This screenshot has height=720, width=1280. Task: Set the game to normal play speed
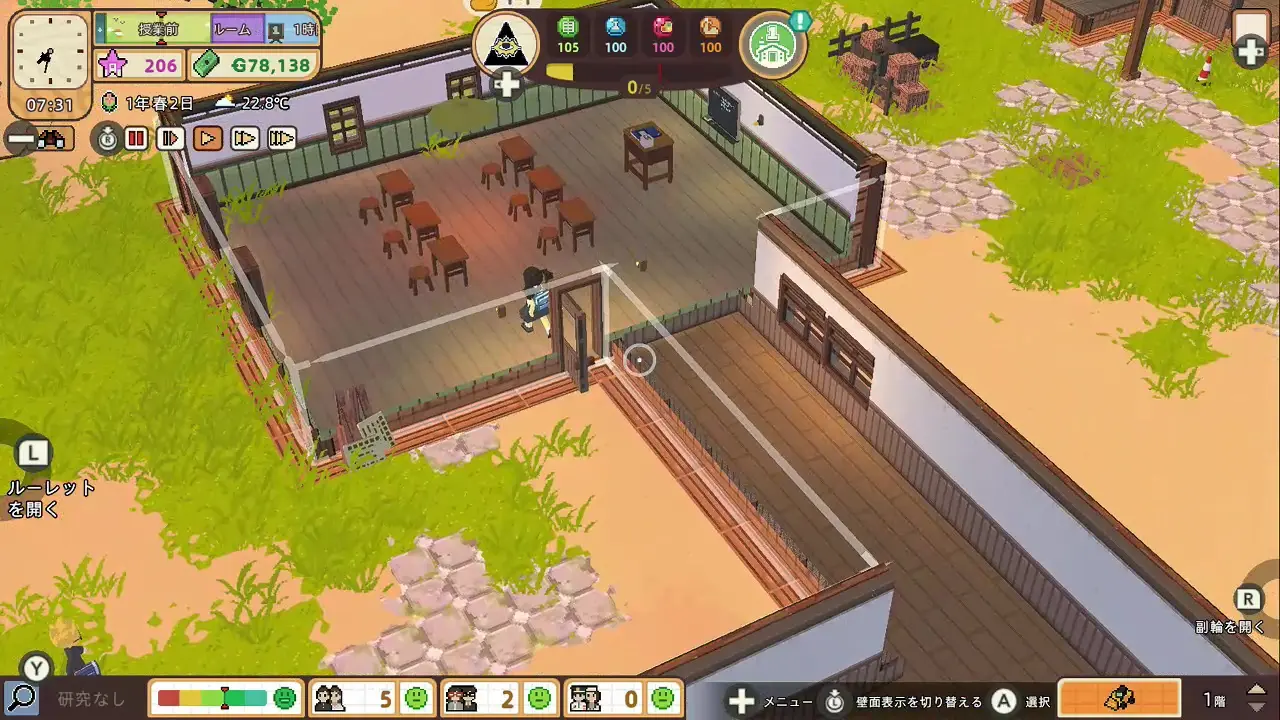coord(208,139)
